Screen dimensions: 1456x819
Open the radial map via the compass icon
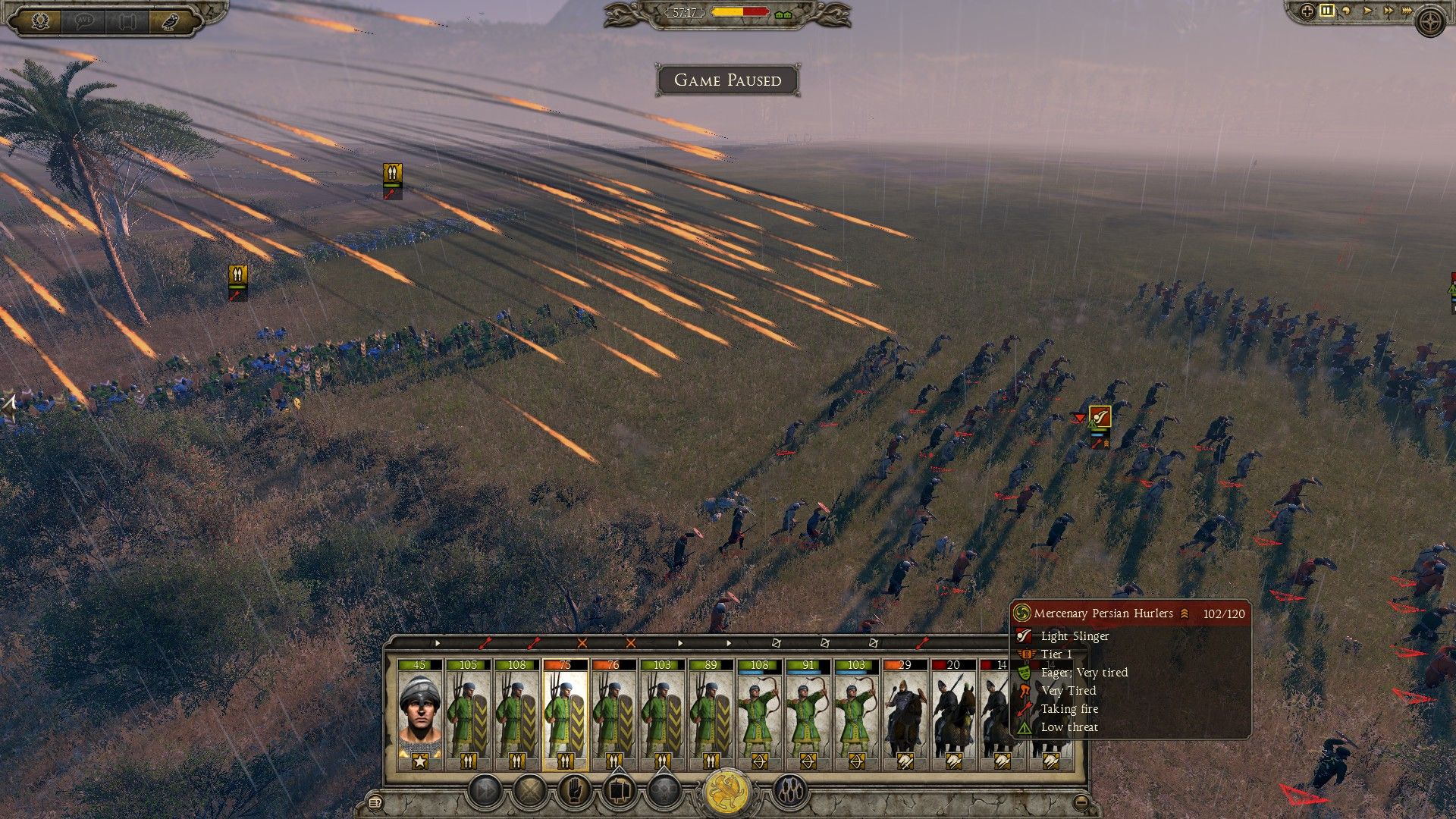click(1432, 21)
